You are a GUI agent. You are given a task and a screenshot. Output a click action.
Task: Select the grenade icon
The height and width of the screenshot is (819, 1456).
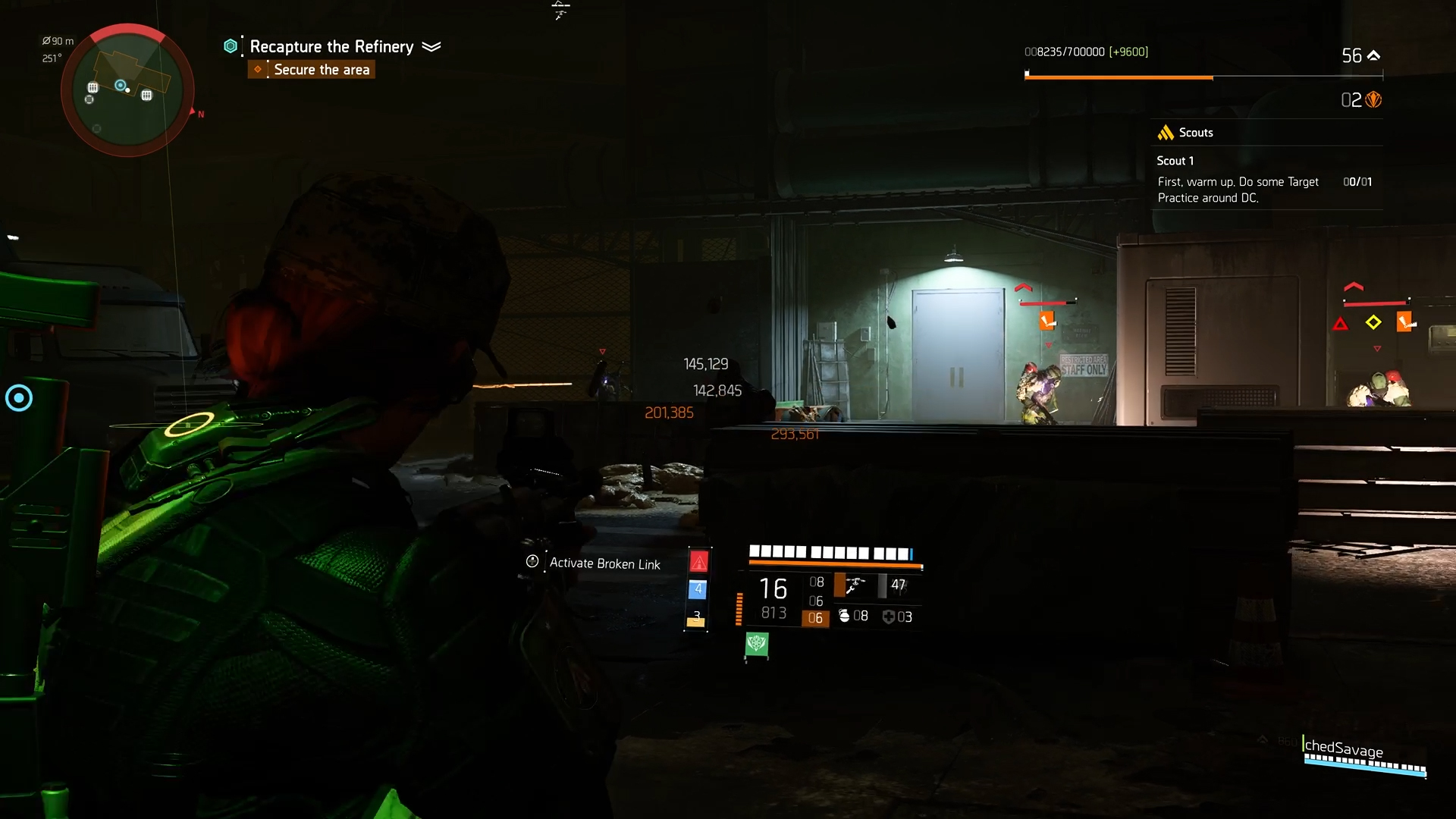tap(845, 616)
